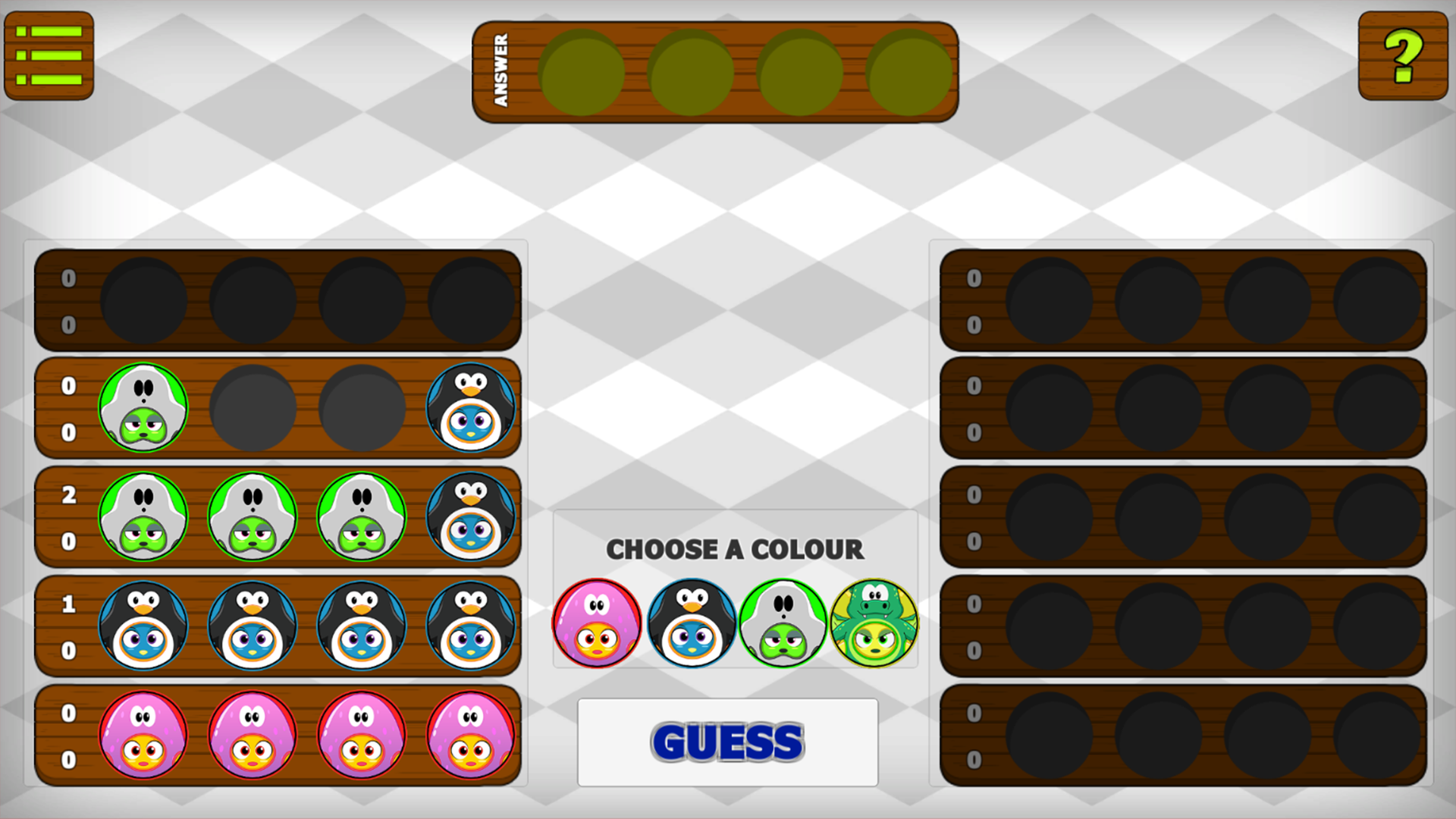1456x819 pixels.
Task: Click the first ghost peg in the third row
Action: pyautogui.click(x=144, y=516)
